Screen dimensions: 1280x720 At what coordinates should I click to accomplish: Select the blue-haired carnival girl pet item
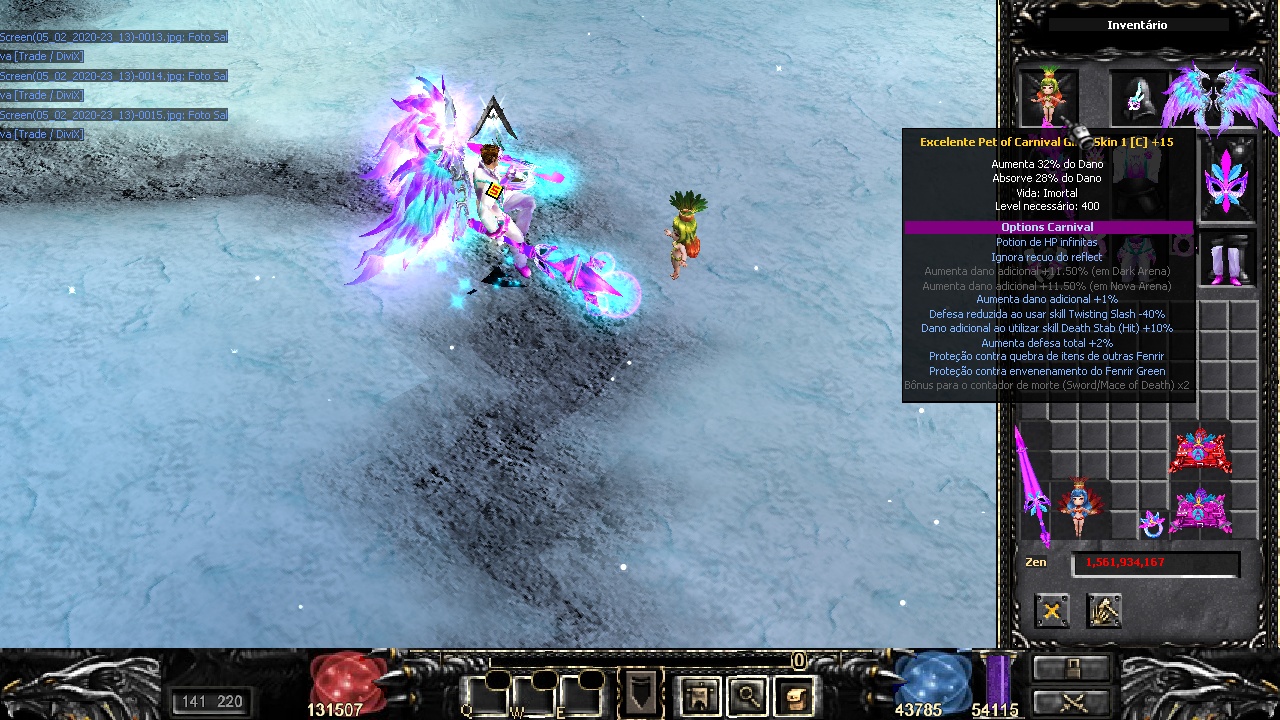point(1079,507)
